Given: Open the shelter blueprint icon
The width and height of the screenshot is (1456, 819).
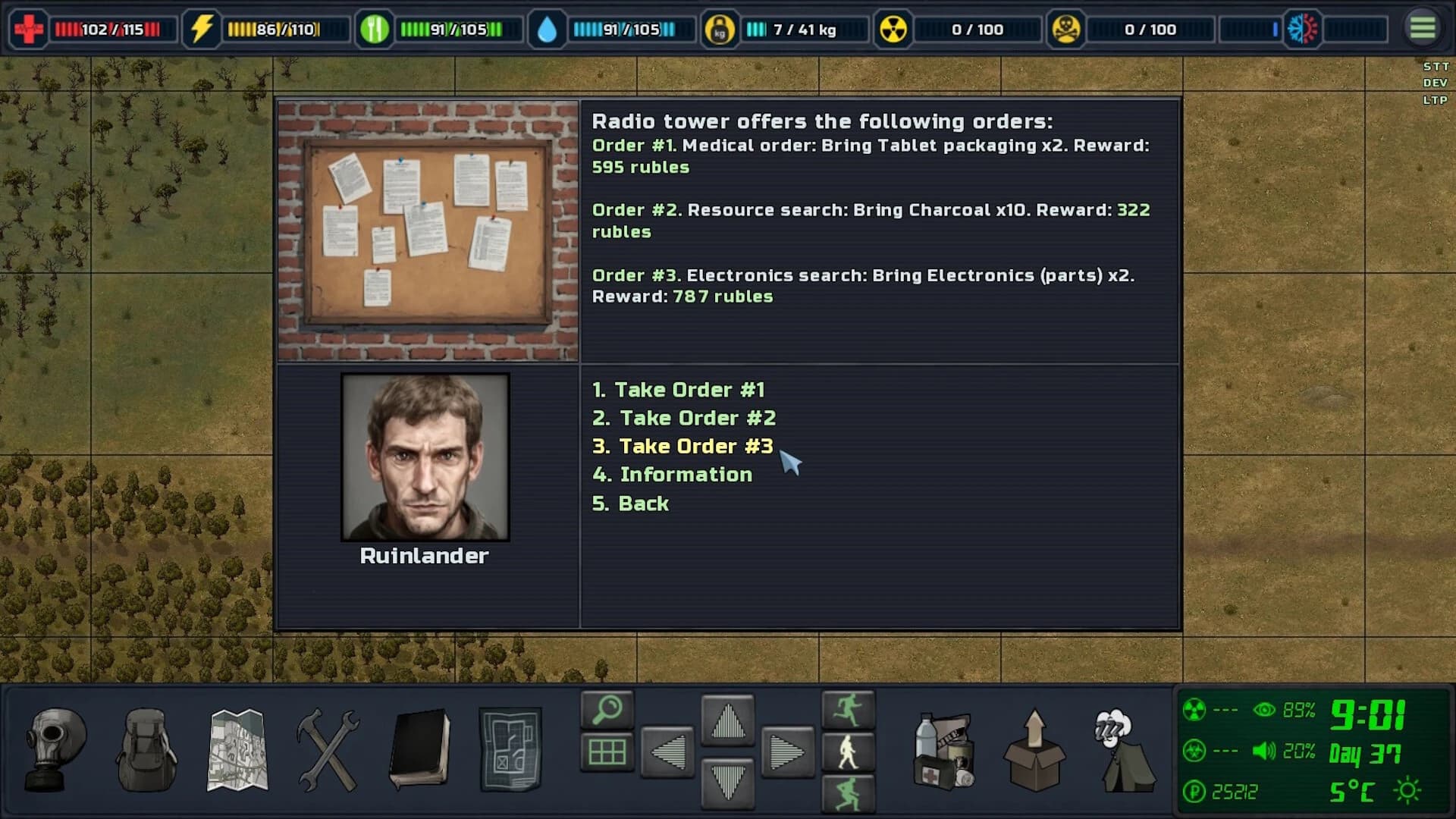Looking at the screenshot, I should [x=511, y=749].
